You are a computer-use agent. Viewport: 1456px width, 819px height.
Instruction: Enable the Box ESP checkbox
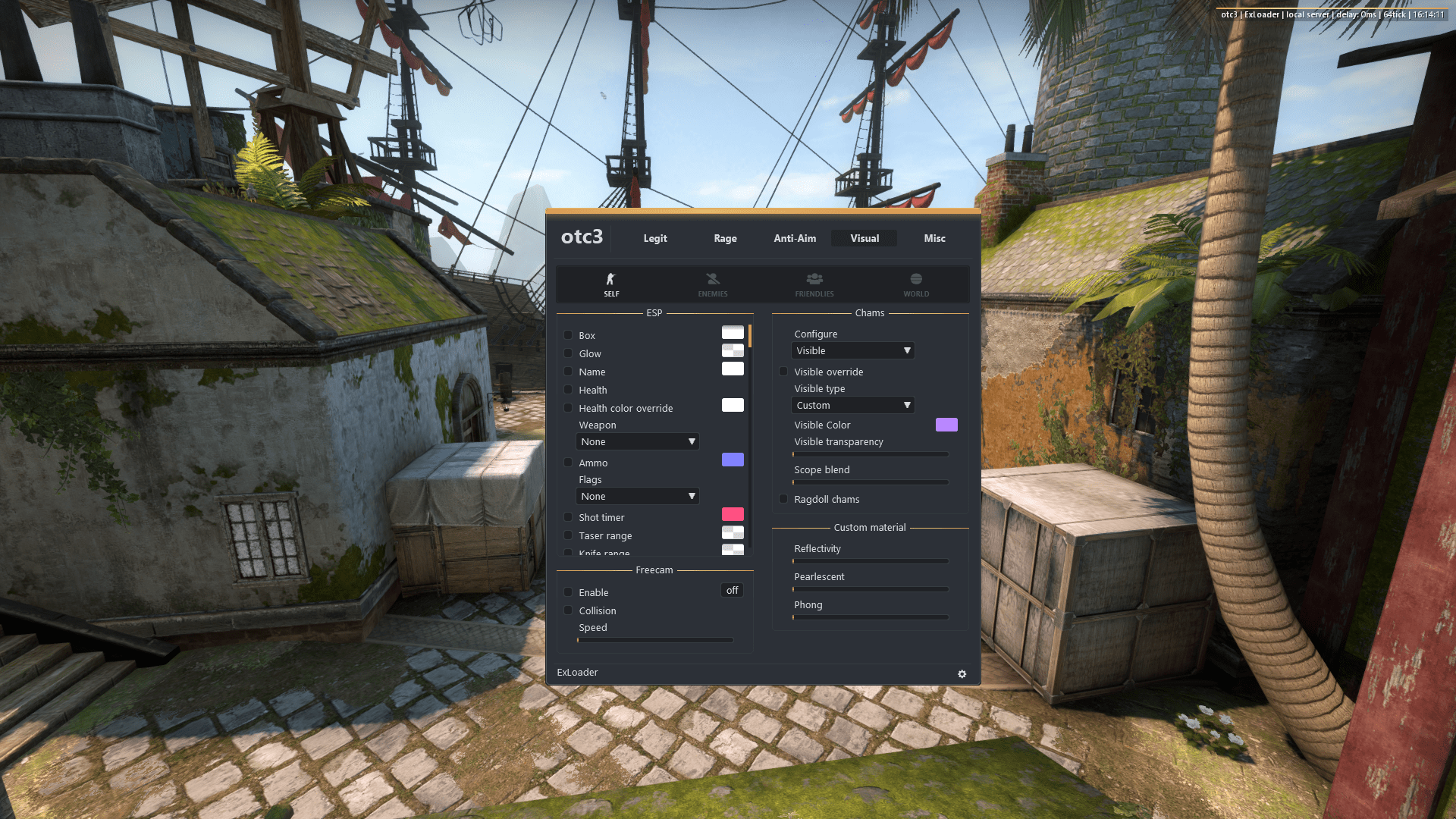(568, 334)
